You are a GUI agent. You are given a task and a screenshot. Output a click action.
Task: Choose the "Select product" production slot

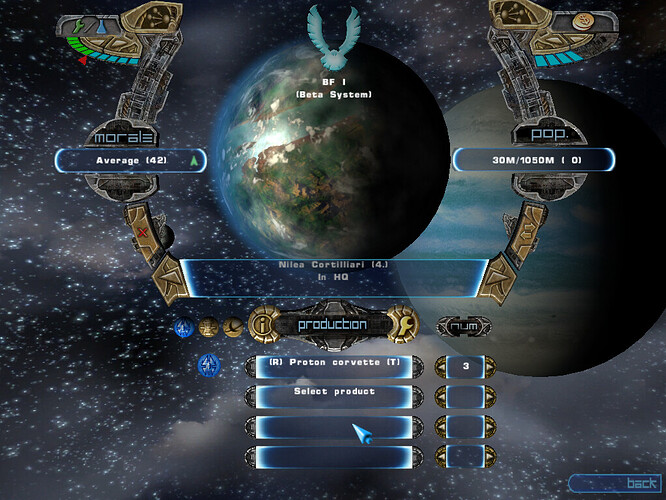(x=334, y=392)
